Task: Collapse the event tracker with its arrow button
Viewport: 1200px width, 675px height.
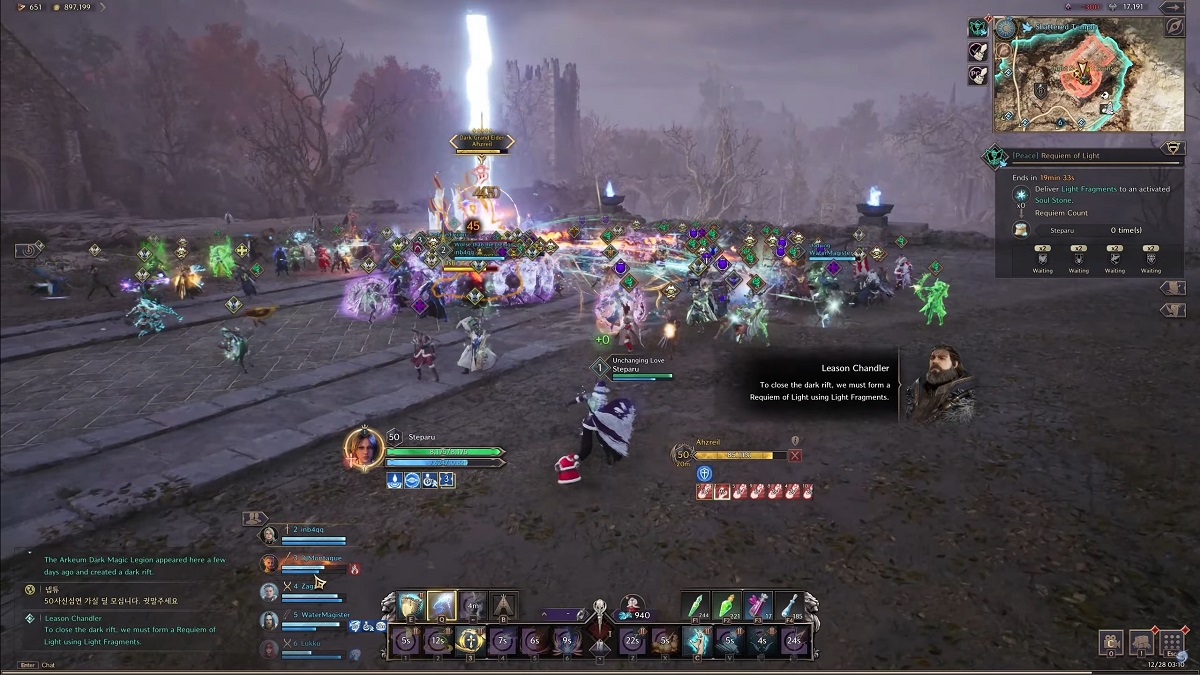Action: coord(1172,148)
